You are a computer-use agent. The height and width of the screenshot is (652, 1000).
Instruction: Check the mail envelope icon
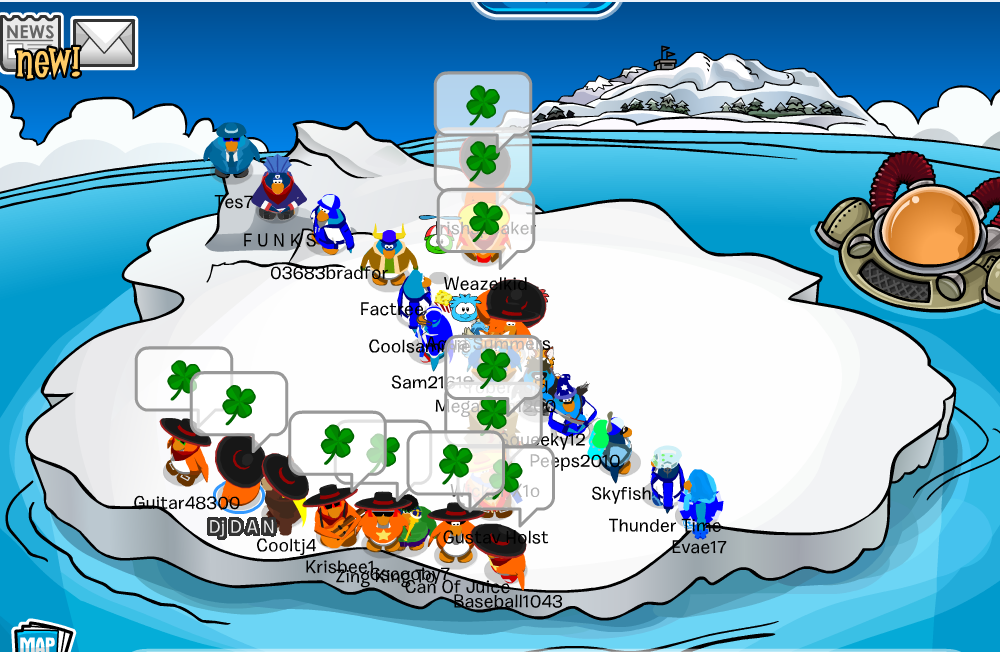point(103,42)
